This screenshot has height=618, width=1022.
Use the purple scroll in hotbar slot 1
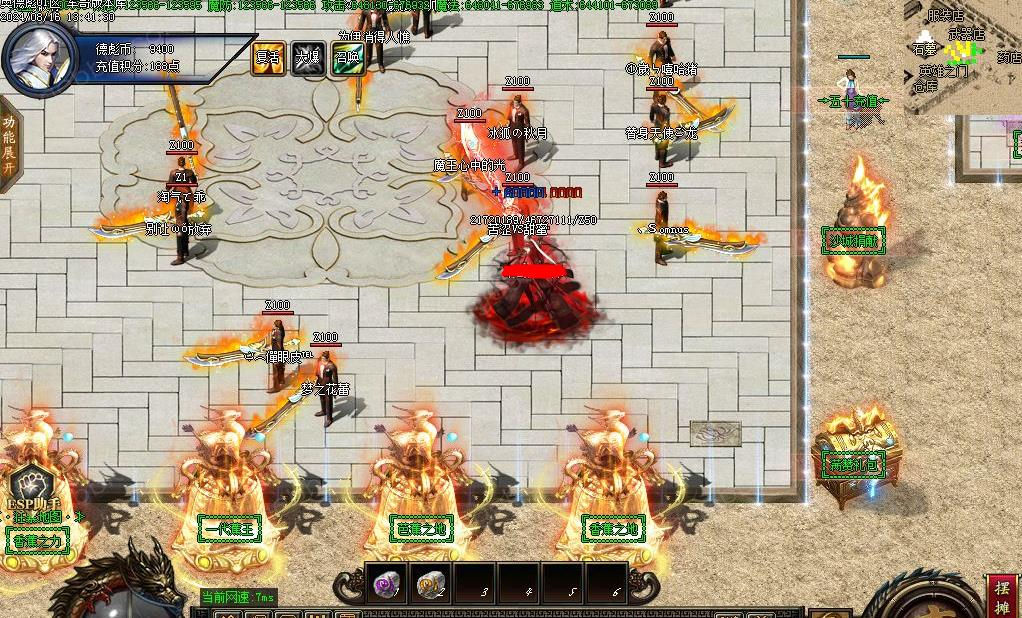(386, 584)
